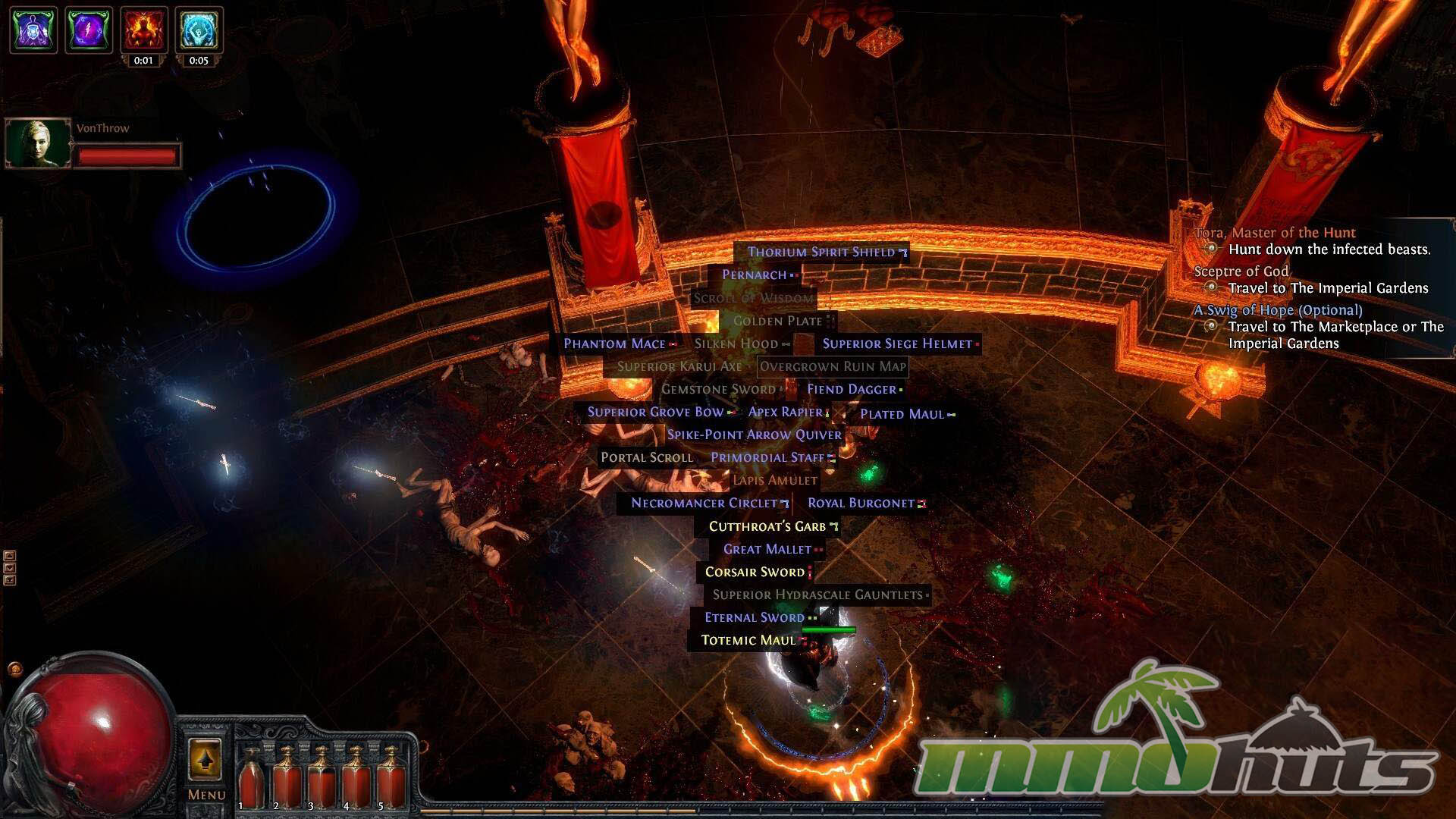Pick up the Overgrown Ruin Map label

click(x=833, y=367)
